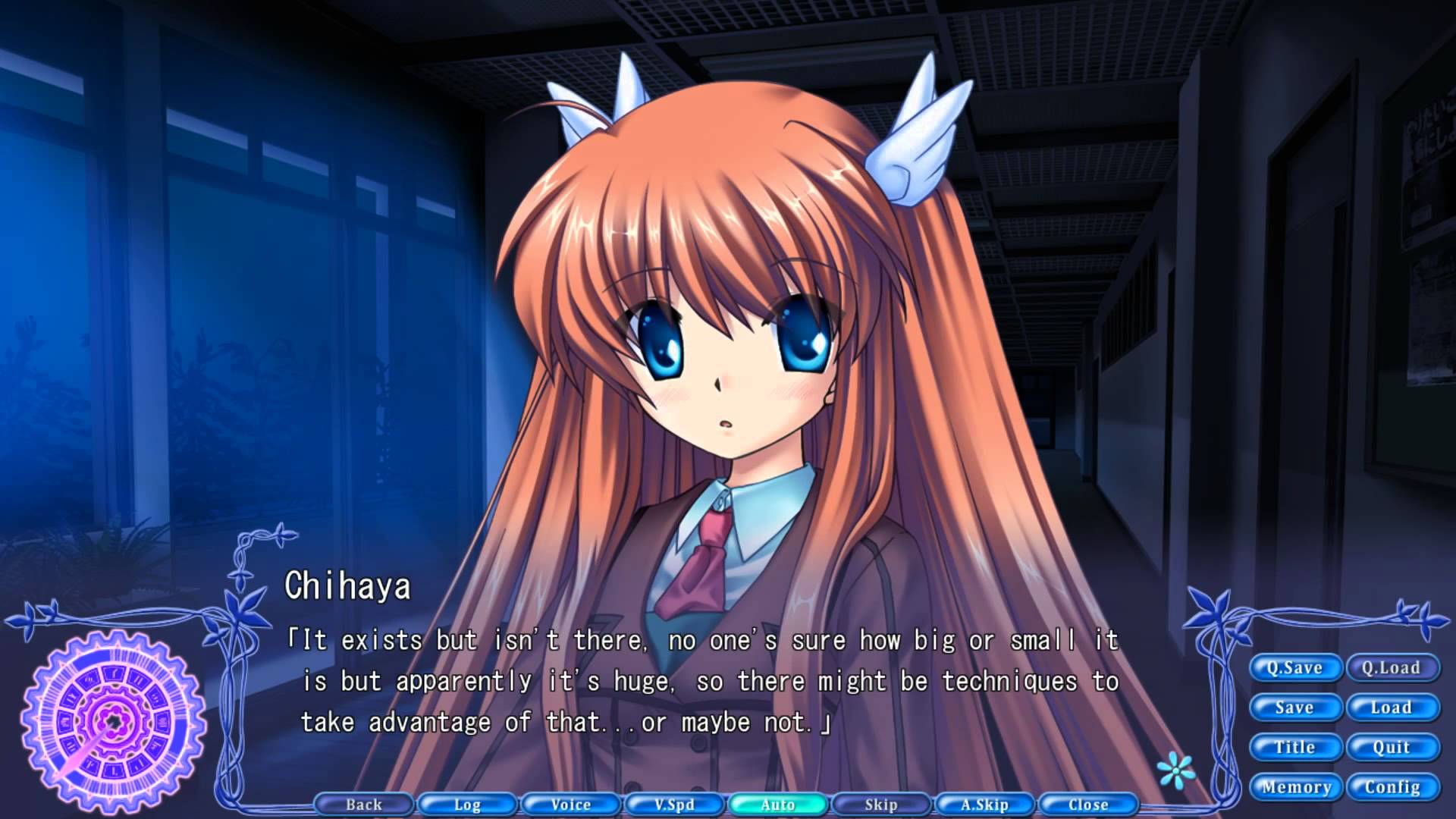Open the Memory menu
Viewport: 1456px width, 819px height.
1296,787
